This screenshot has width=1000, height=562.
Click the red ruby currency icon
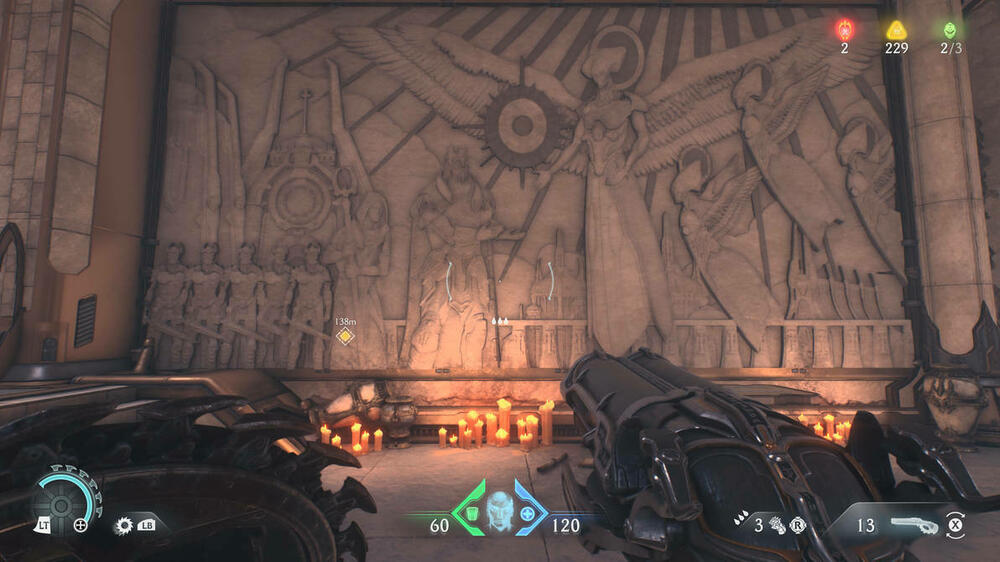tap(844, 29)
